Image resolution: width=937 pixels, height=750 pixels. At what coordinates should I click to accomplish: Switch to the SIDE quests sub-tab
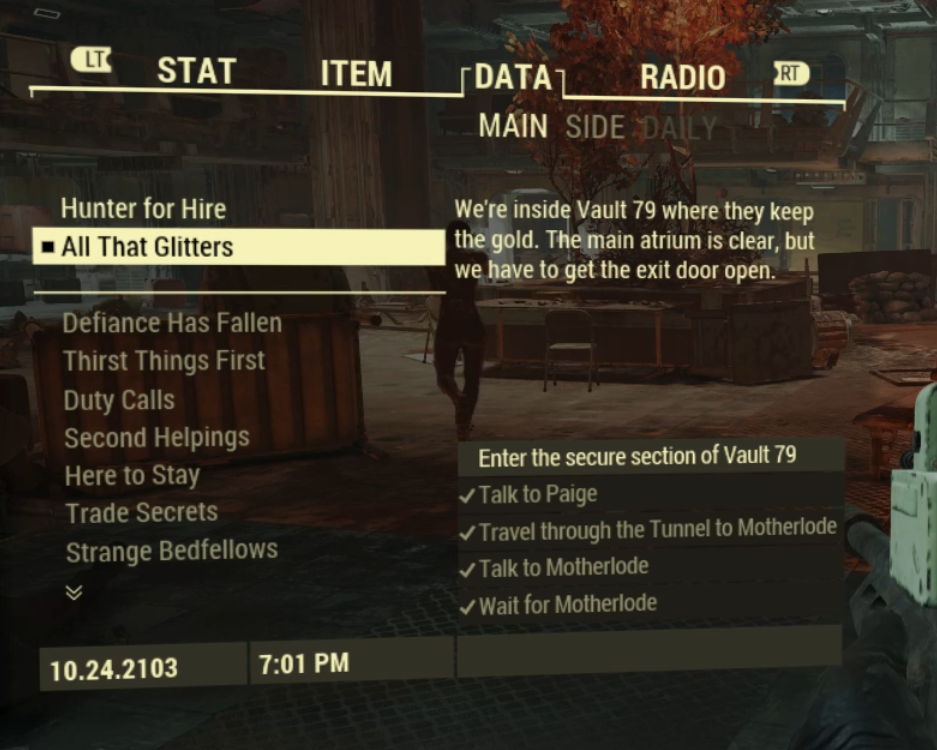point(595,128)
